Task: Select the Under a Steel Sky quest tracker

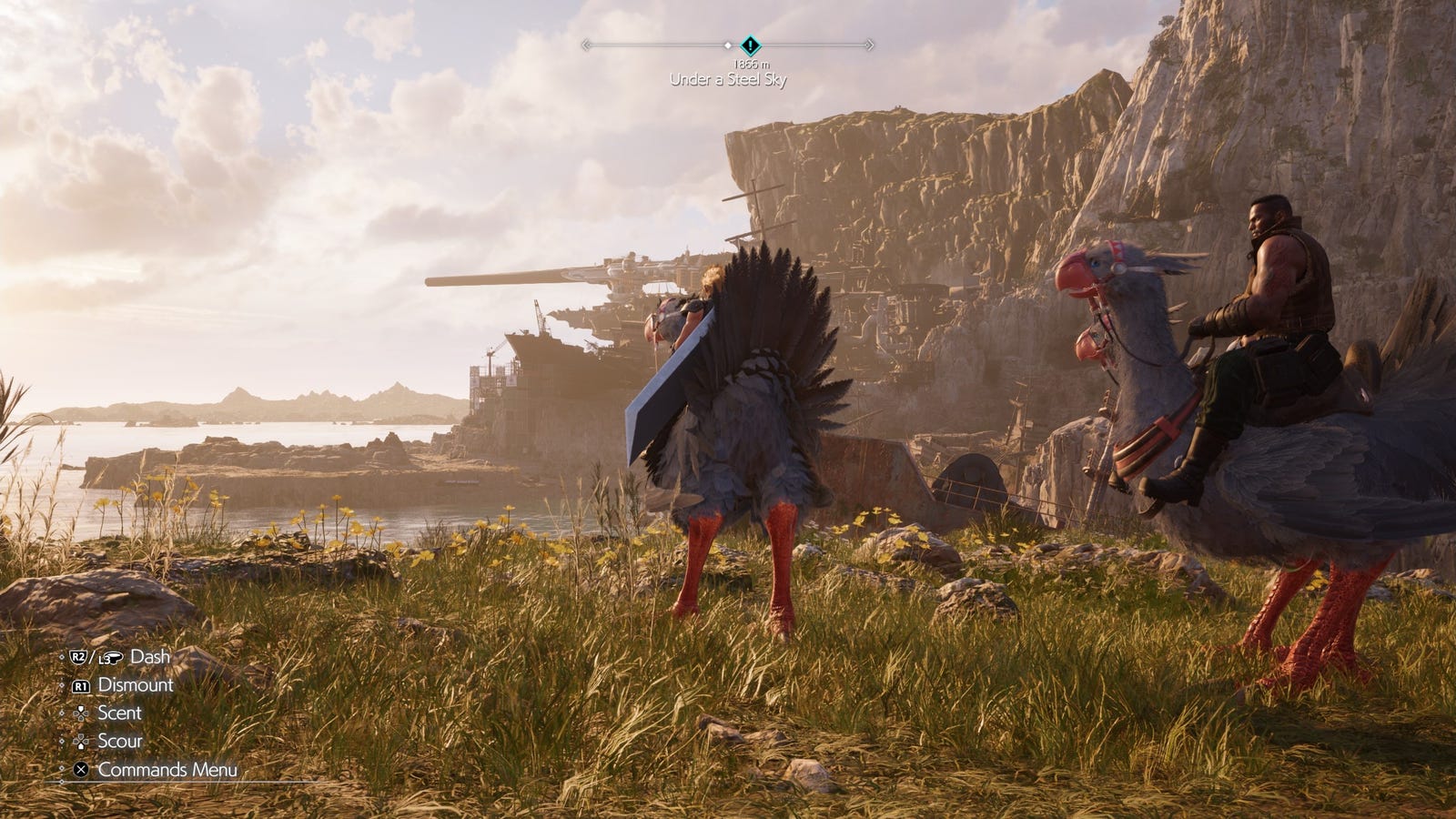Action: pyautogui.click(x=728, y=79)
